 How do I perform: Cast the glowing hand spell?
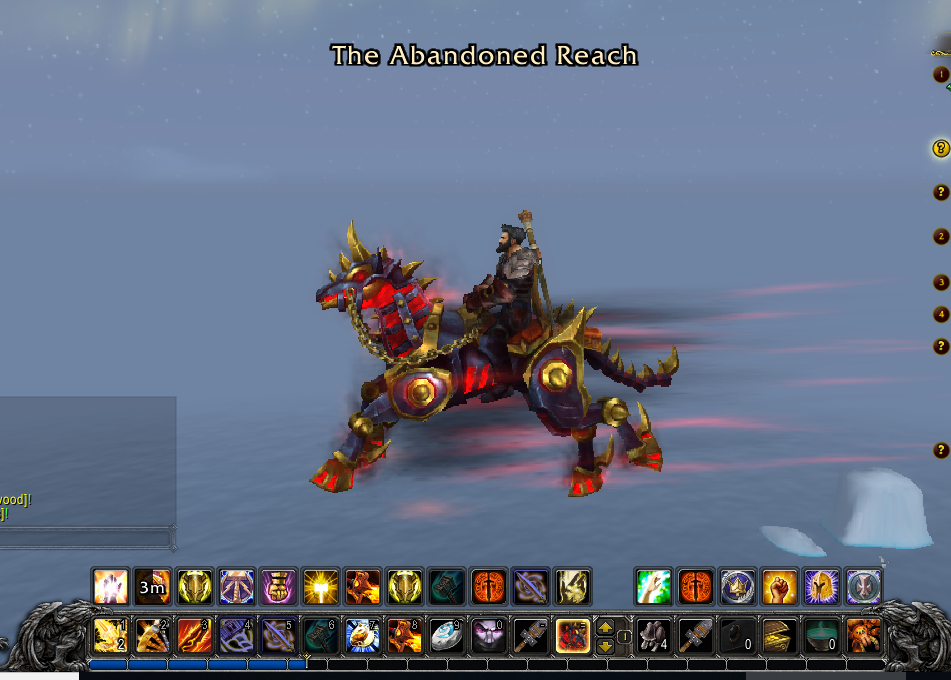coord(109,587)
